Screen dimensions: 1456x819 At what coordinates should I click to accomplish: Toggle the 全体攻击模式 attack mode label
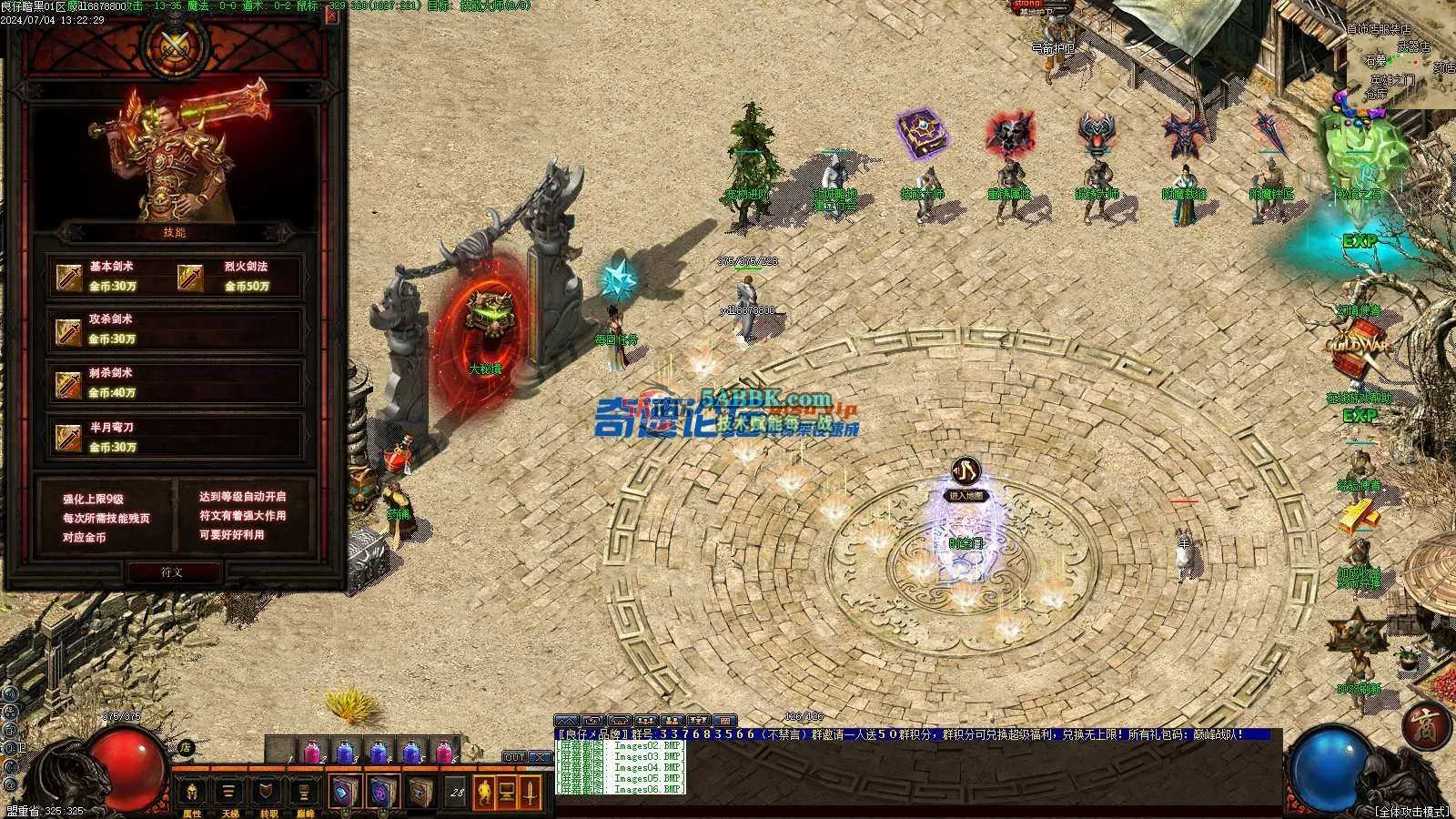click(x=1410, y=811)
